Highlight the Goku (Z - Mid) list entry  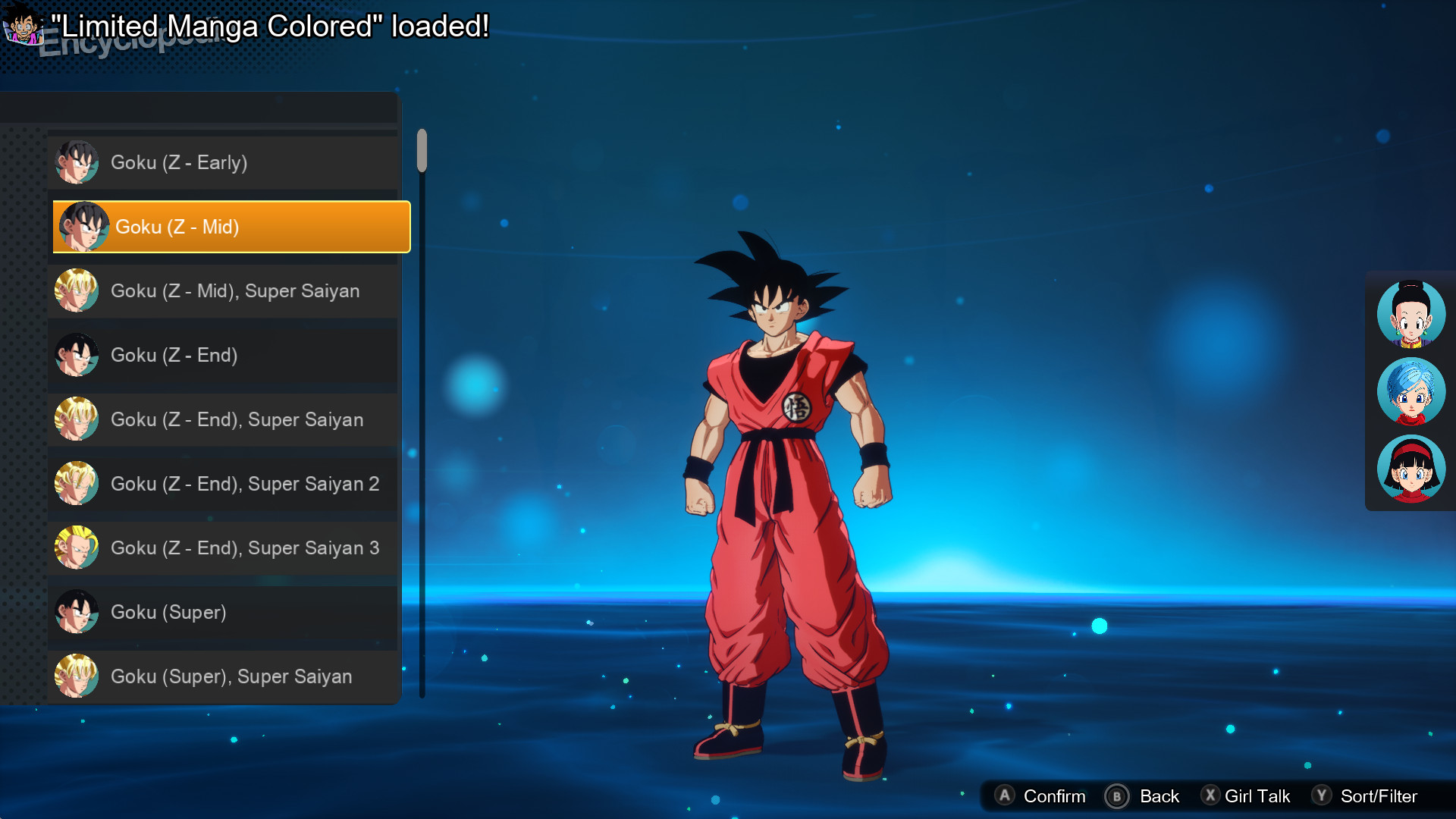tap(231, 227)
